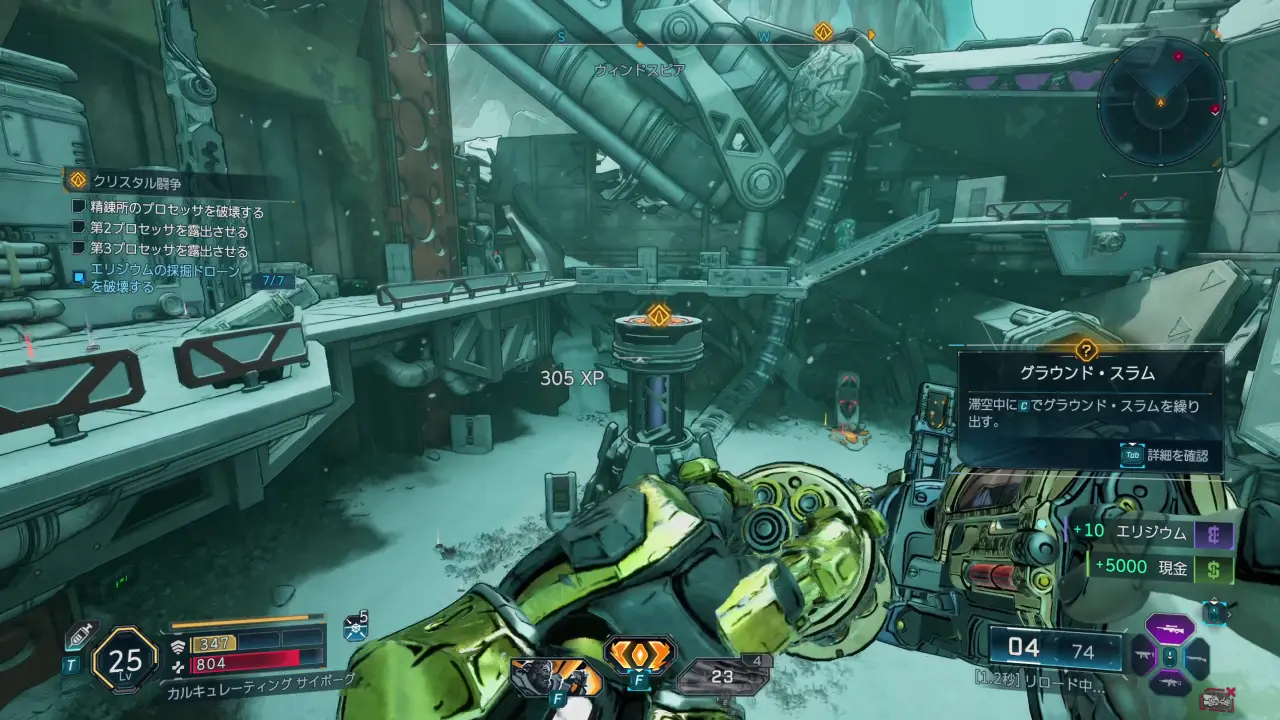This screenshot has height=720, width=1280.
Task: Choose the bottom purple weapon slot
Action: click(1169, 684)
